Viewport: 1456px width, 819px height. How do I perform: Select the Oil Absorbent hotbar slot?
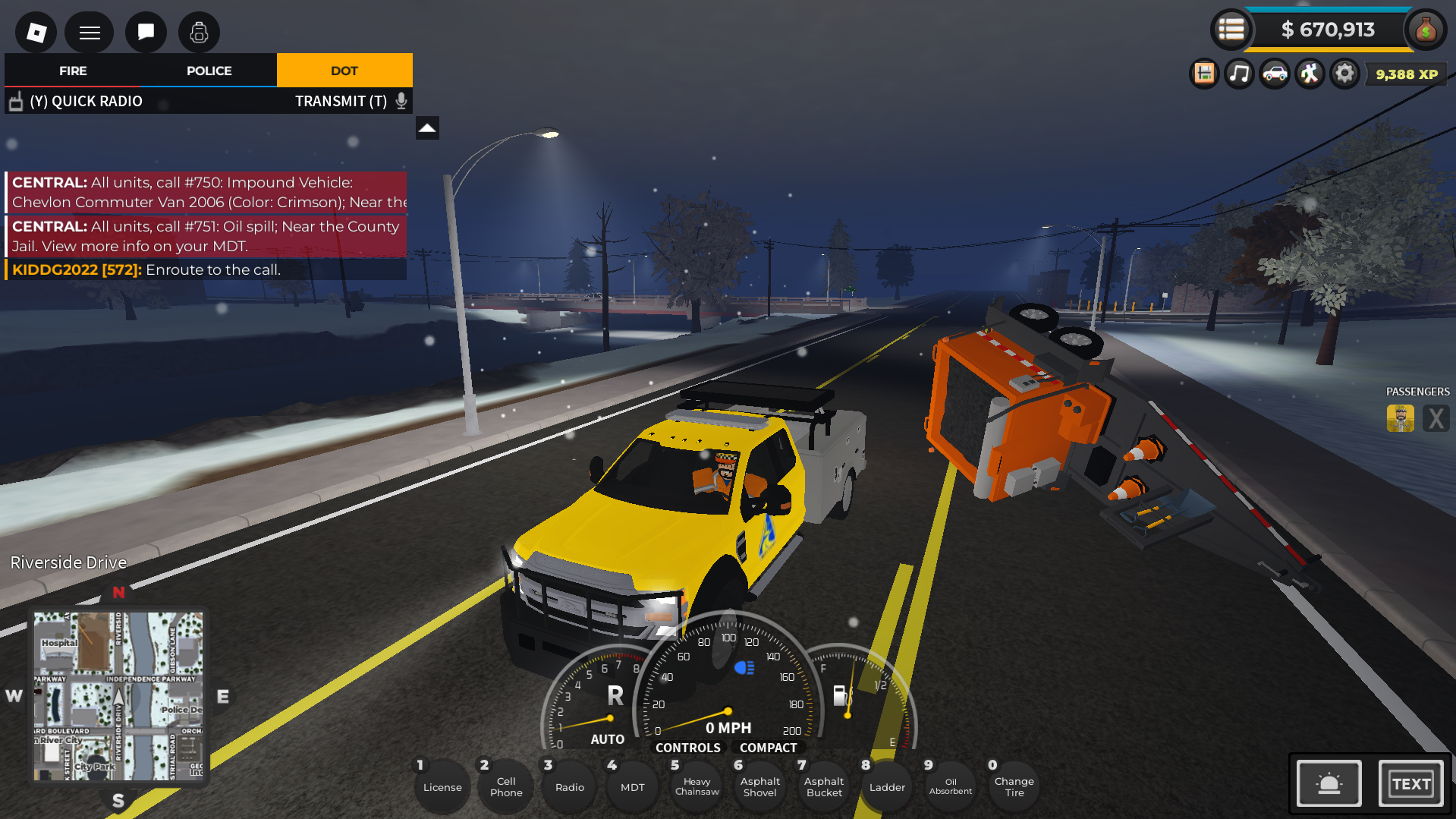950,786
